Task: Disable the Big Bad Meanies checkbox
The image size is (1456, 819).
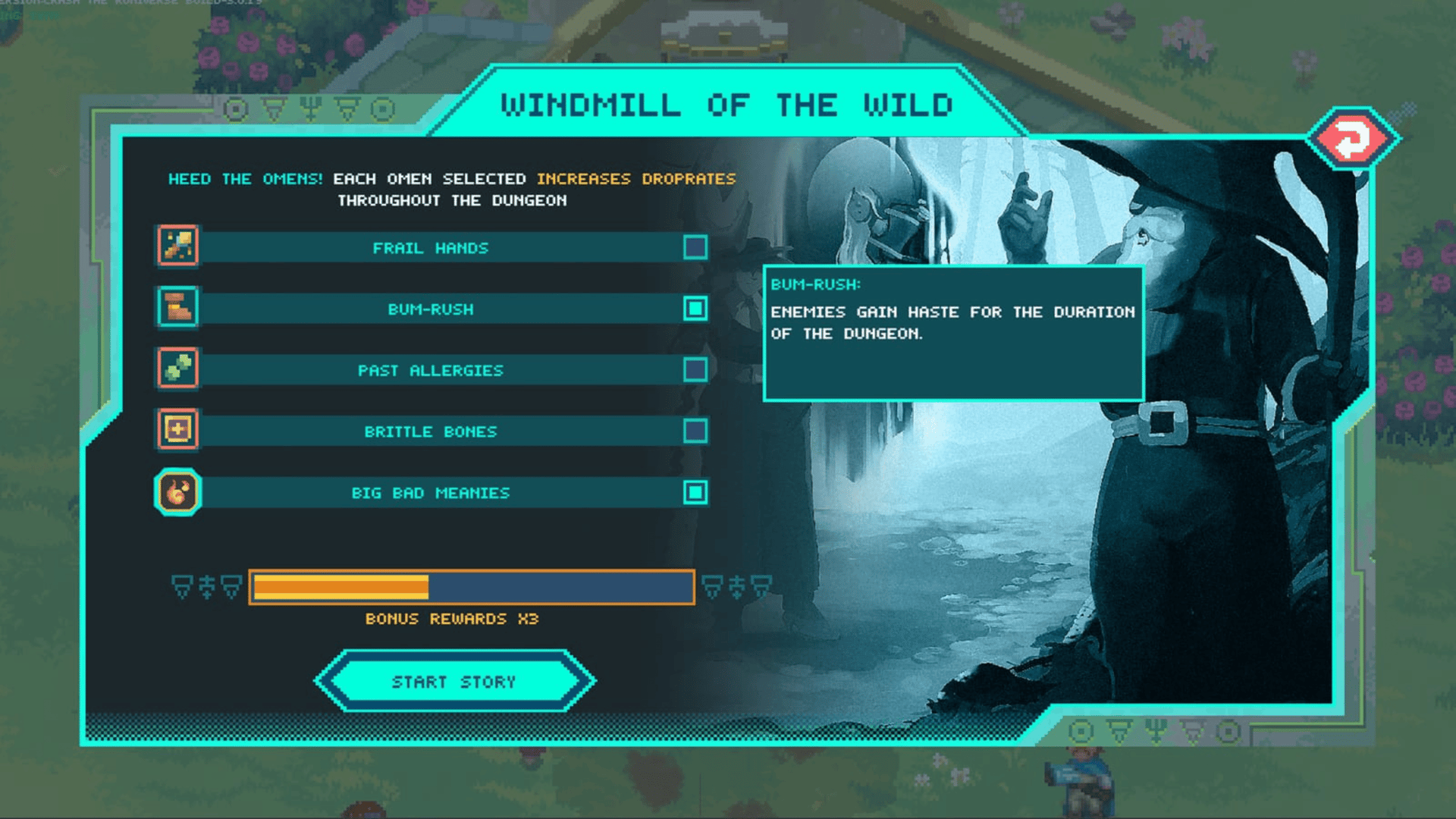Action: point(695,493)
